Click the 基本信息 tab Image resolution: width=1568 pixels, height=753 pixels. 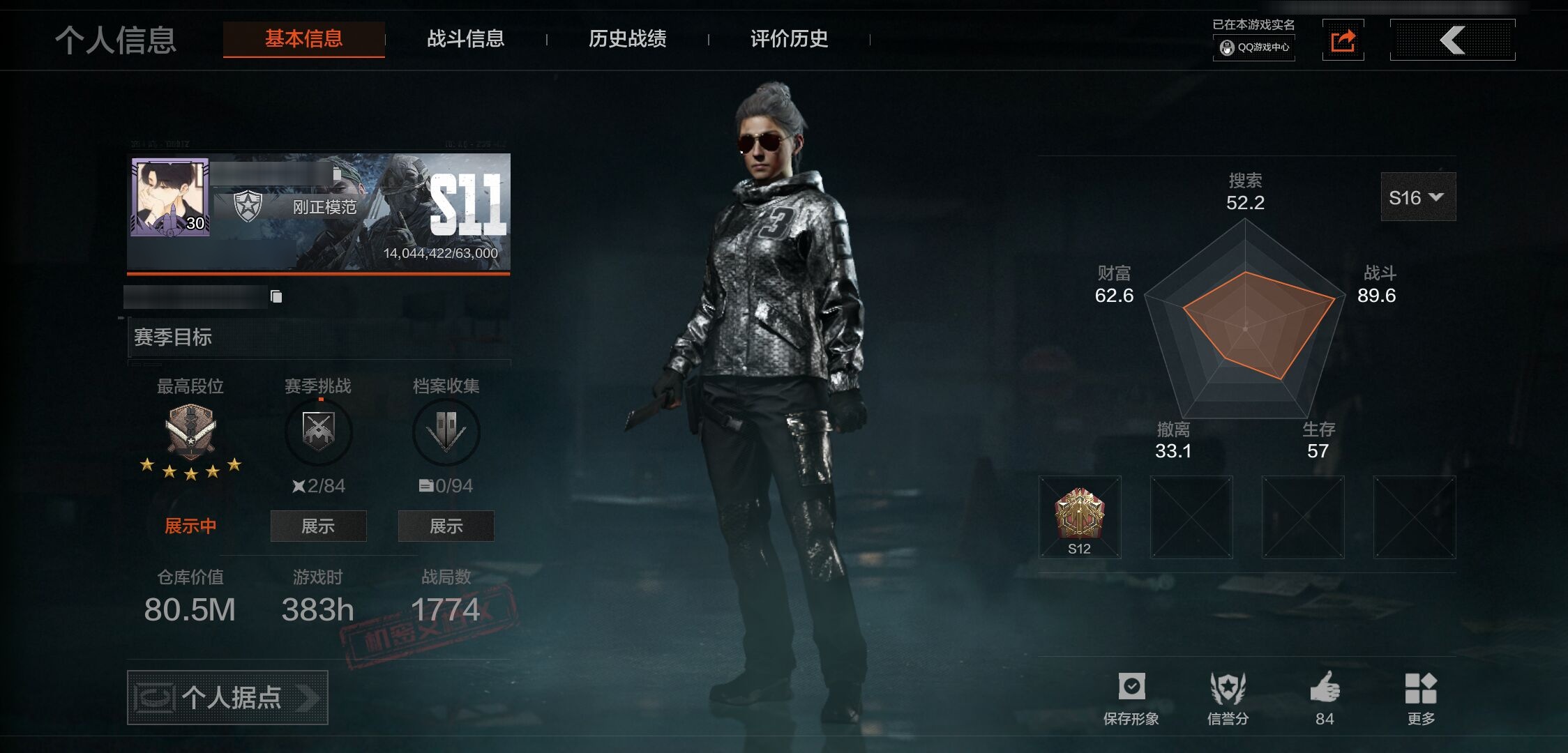click(303, 39)
